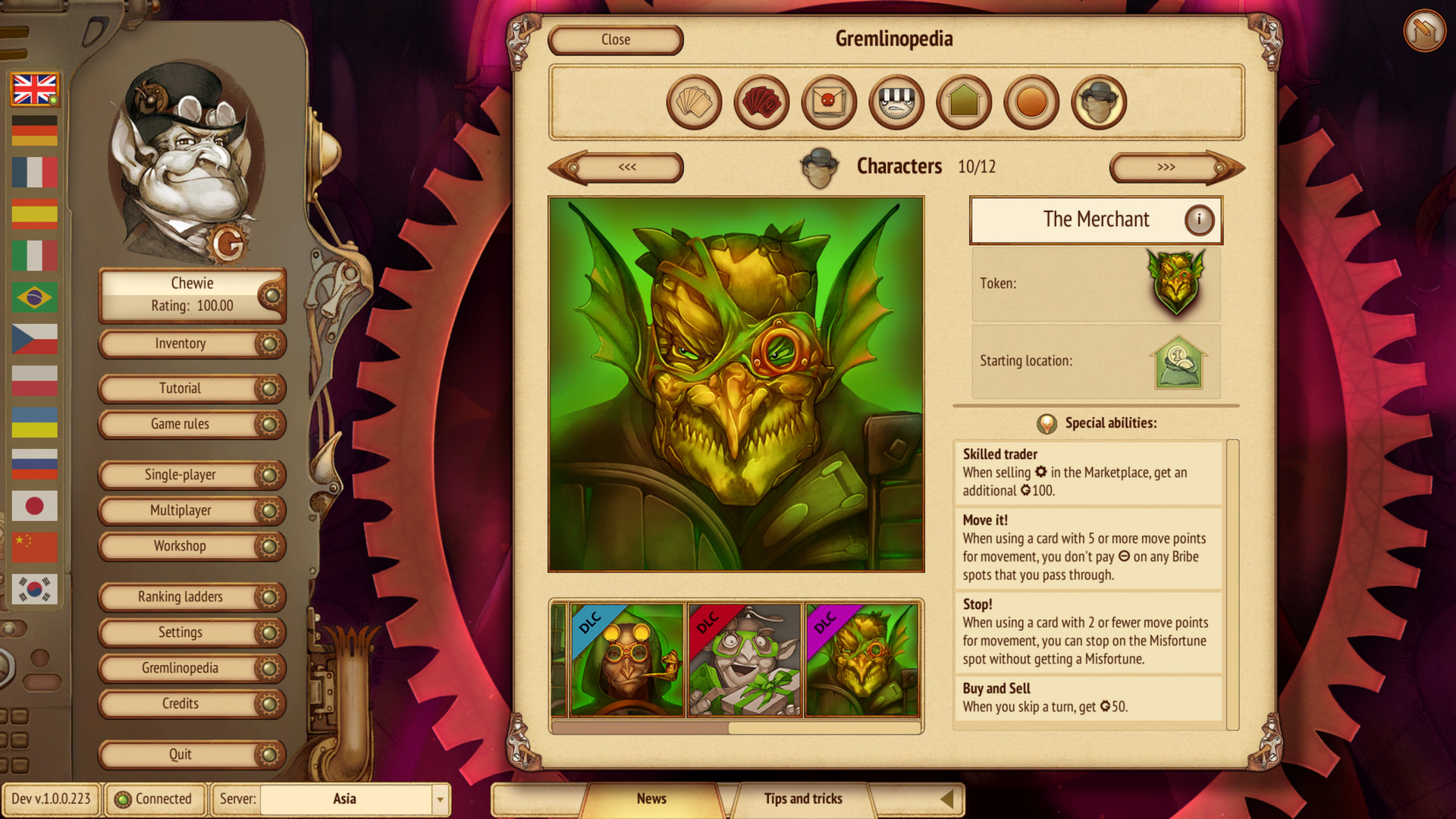Image resolution: width=1456 pixels, height=819 pixels.
Task: Select the red cards category icon
Action: (x=761, y=102)
